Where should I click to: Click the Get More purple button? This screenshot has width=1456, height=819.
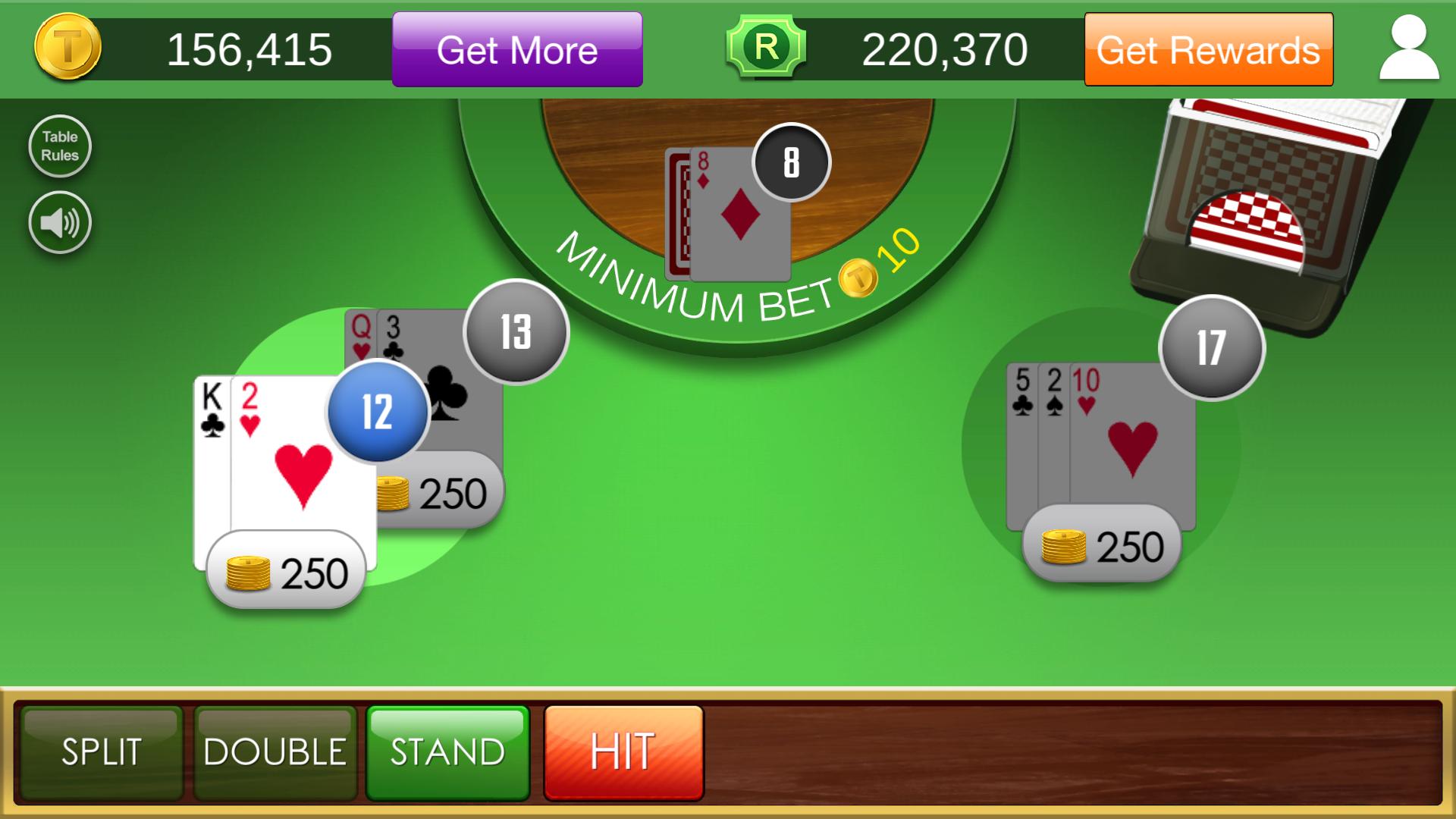[518, 49]
